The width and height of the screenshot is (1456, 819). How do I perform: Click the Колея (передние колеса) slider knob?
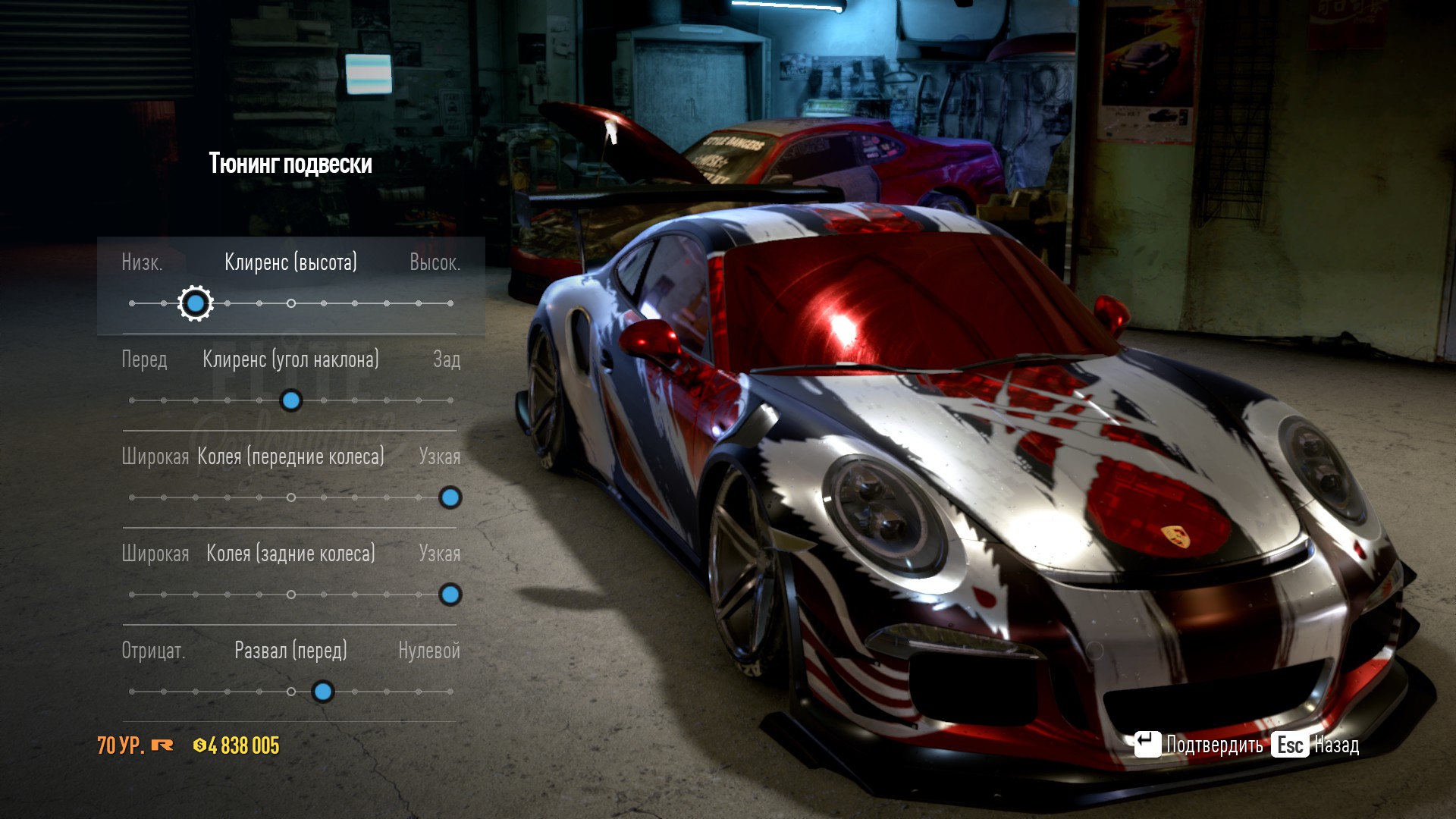pyautogui.click(x=450, y=497)
